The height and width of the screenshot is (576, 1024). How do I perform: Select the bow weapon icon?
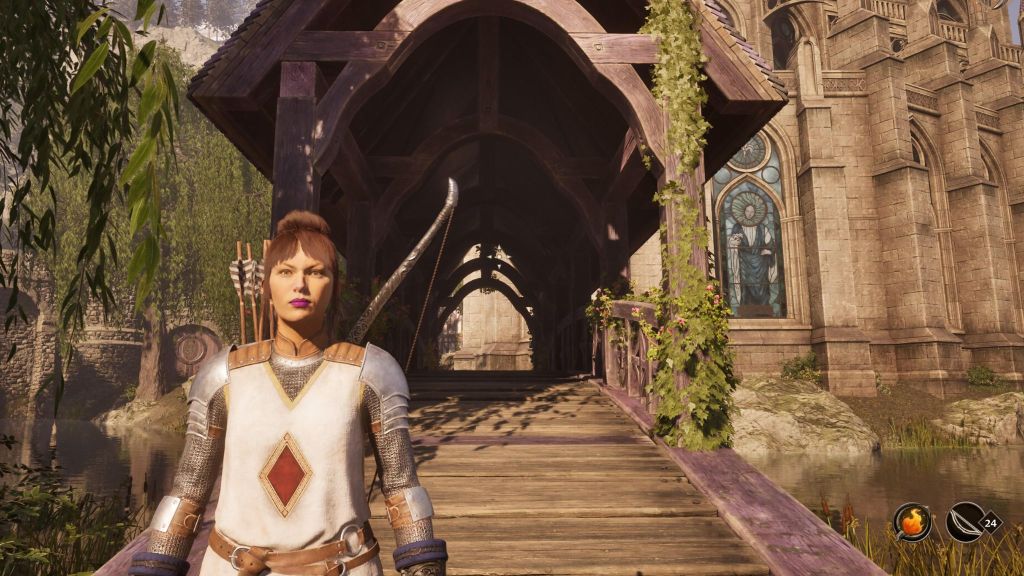click(x=964, y=522)
